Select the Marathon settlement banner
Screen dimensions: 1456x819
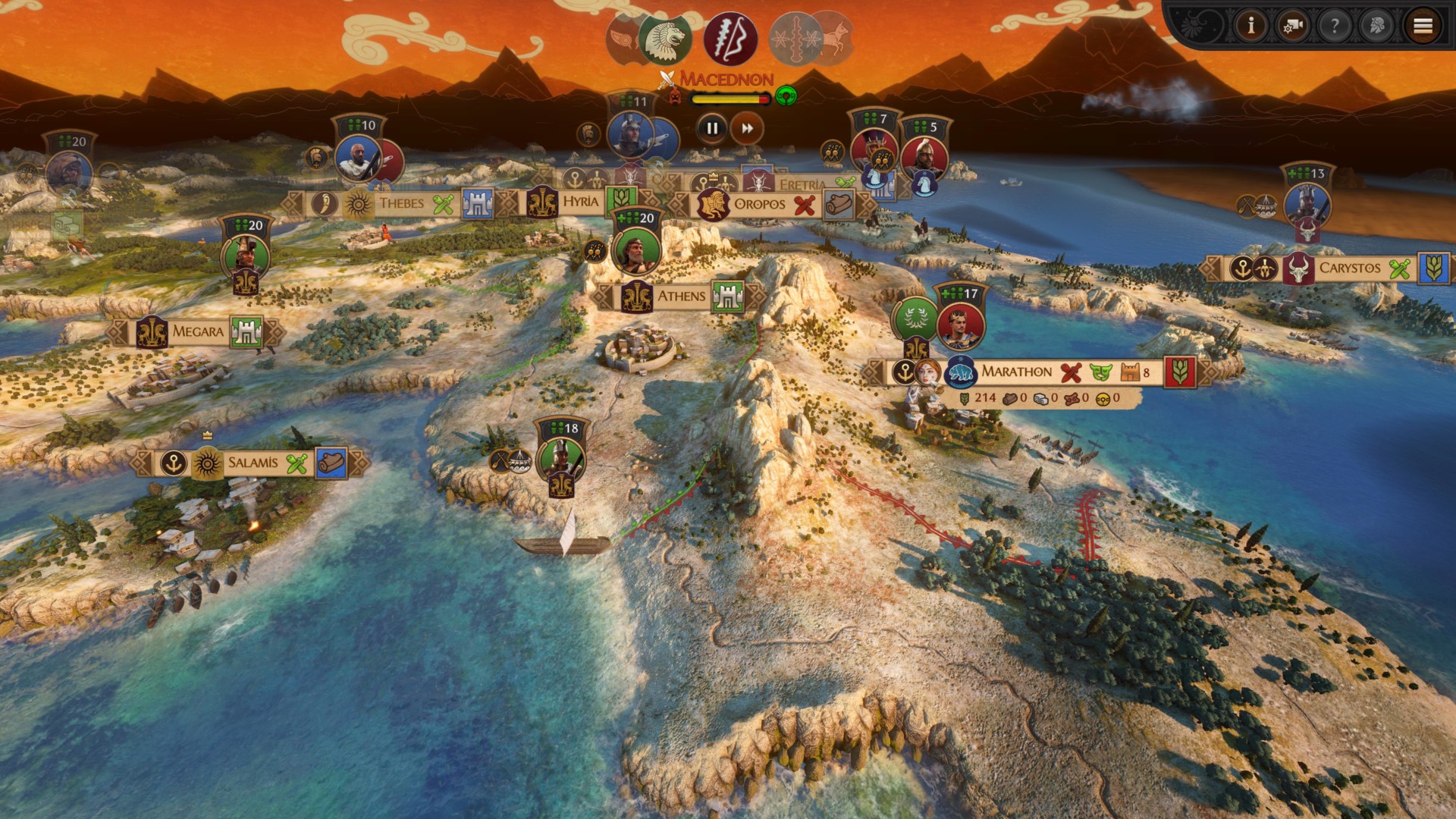tap(1016, 372)
